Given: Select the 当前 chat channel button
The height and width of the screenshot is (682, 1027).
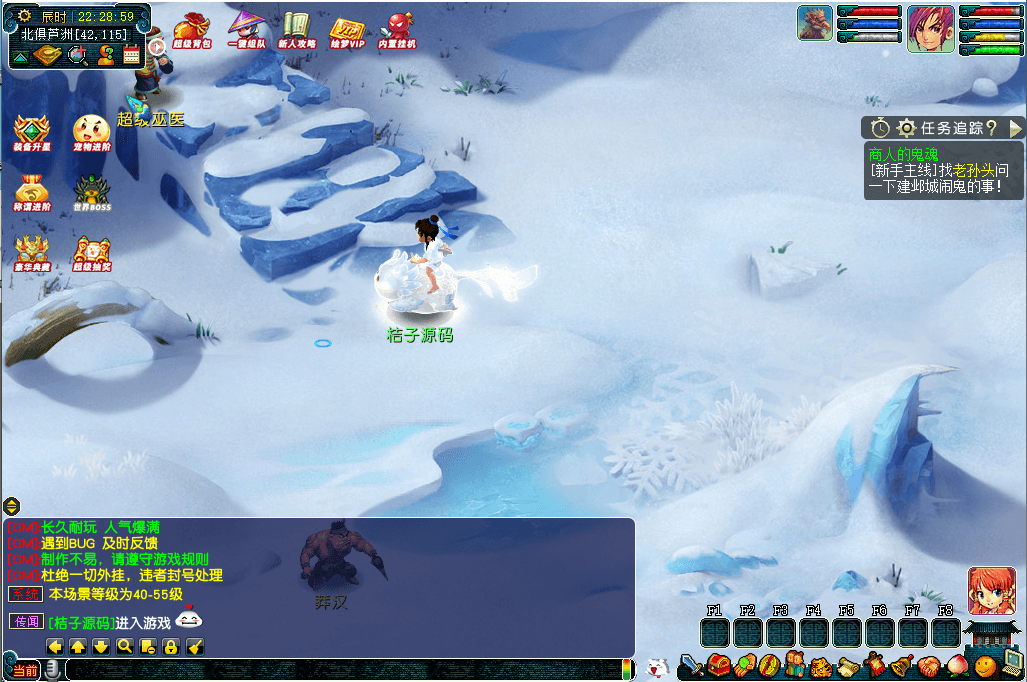Looking at the screenshot, I should (x=25, y=670).
